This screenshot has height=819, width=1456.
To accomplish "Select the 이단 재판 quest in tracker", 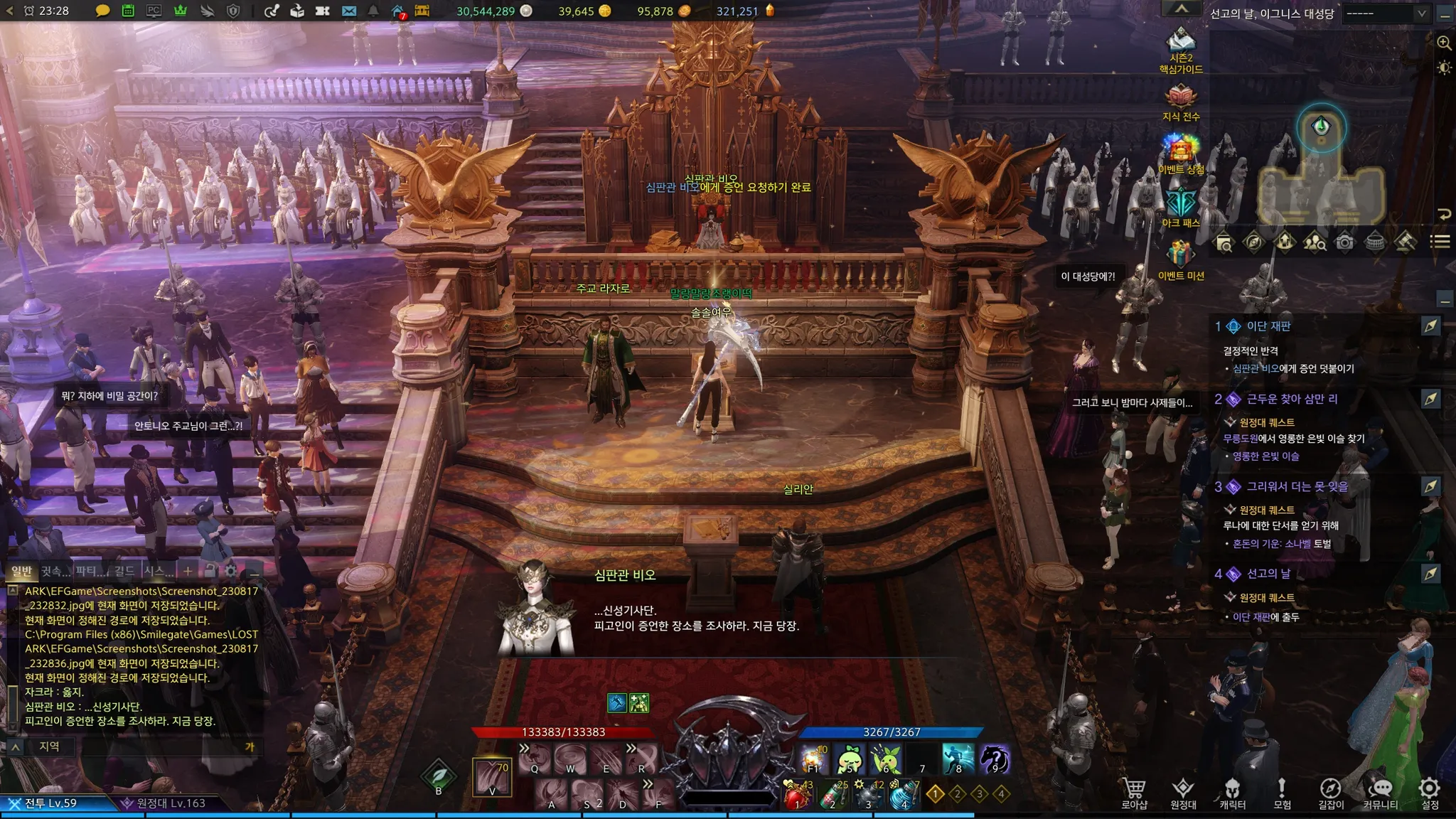I will [1268, 326].
